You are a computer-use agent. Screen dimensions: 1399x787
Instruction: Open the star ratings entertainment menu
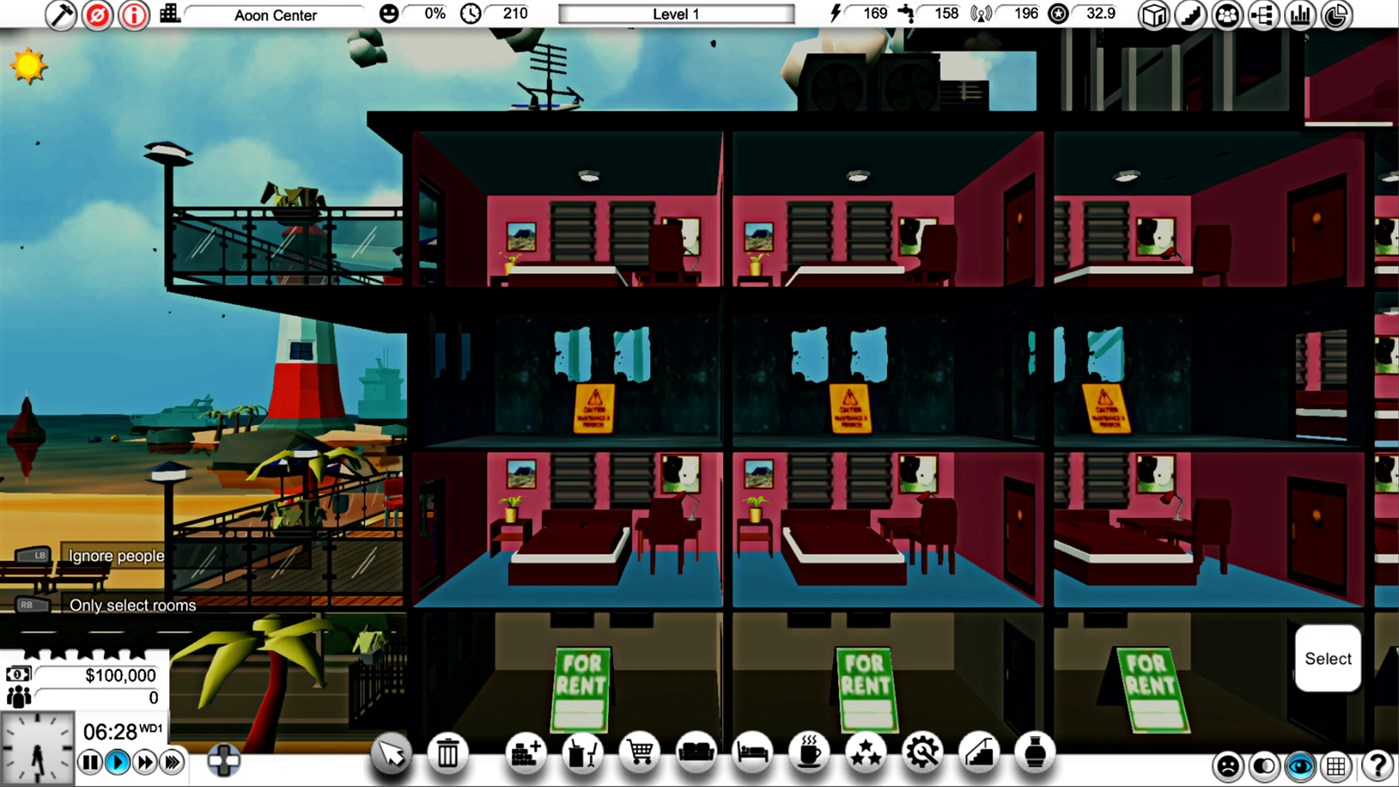[x=866, y=752]
